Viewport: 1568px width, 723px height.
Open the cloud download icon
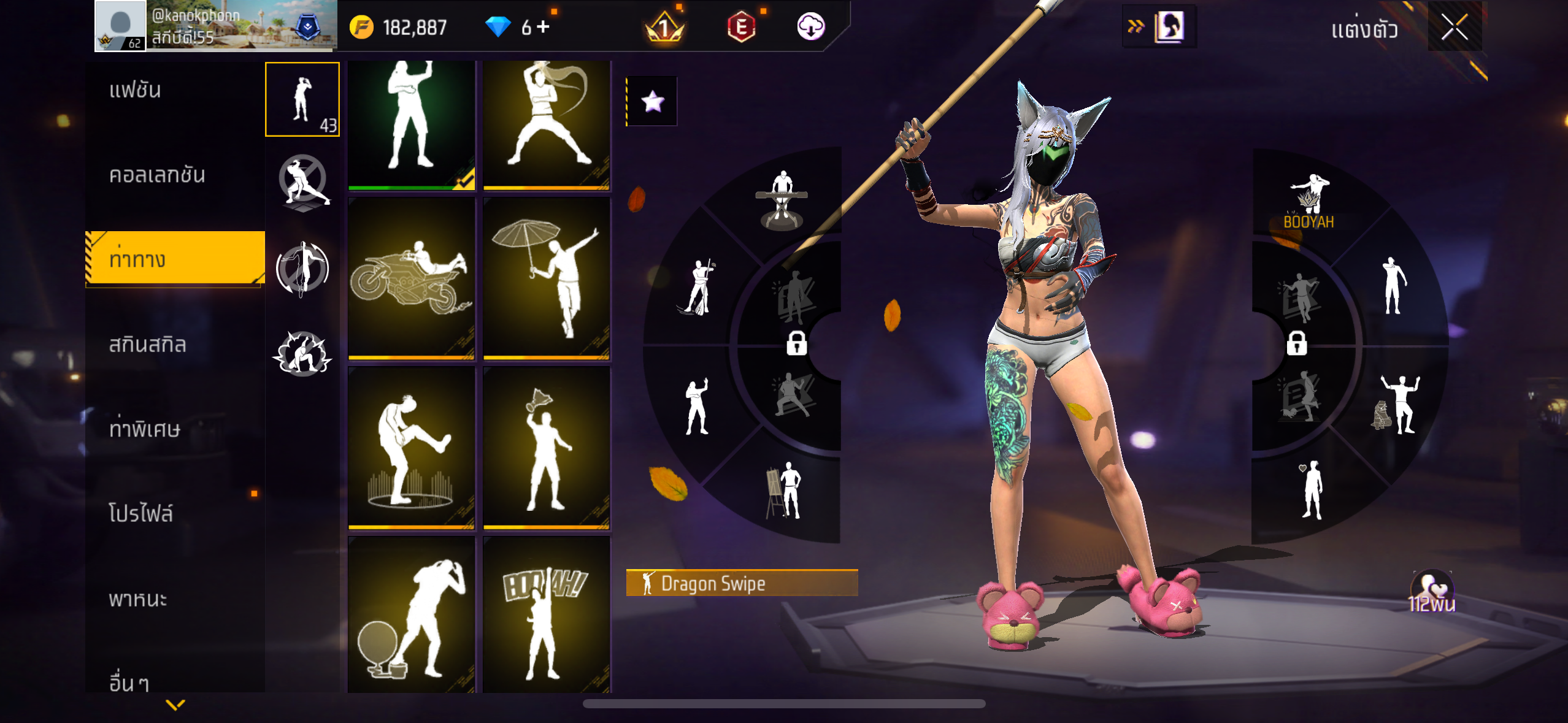pos(810,27)
